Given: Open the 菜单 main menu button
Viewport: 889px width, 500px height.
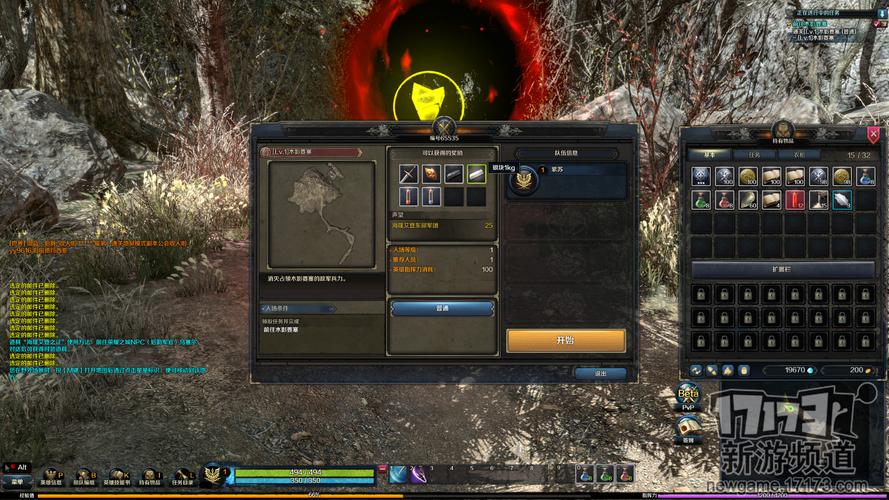Looking at the screenshot, I should click(15, 478).
